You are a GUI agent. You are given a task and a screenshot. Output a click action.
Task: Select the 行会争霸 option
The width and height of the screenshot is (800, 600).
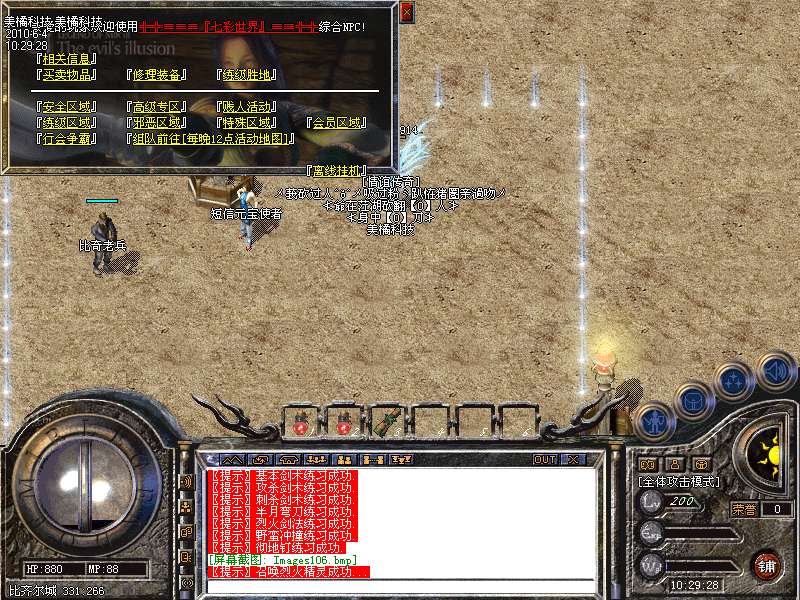click(65, 139)
